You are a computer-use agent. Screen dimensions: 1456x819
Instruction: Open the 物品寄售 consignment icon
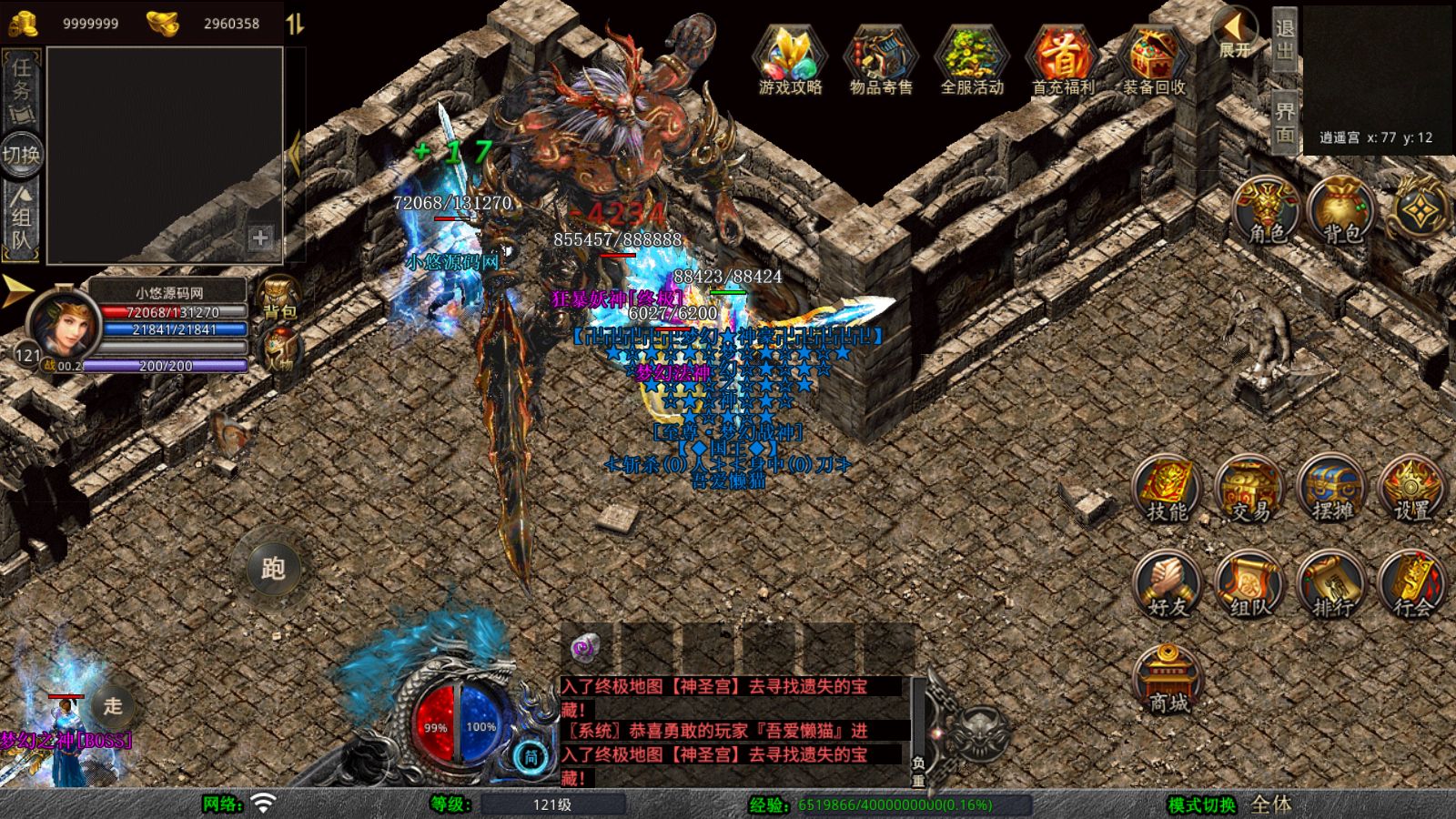click(x=880, y=59)
